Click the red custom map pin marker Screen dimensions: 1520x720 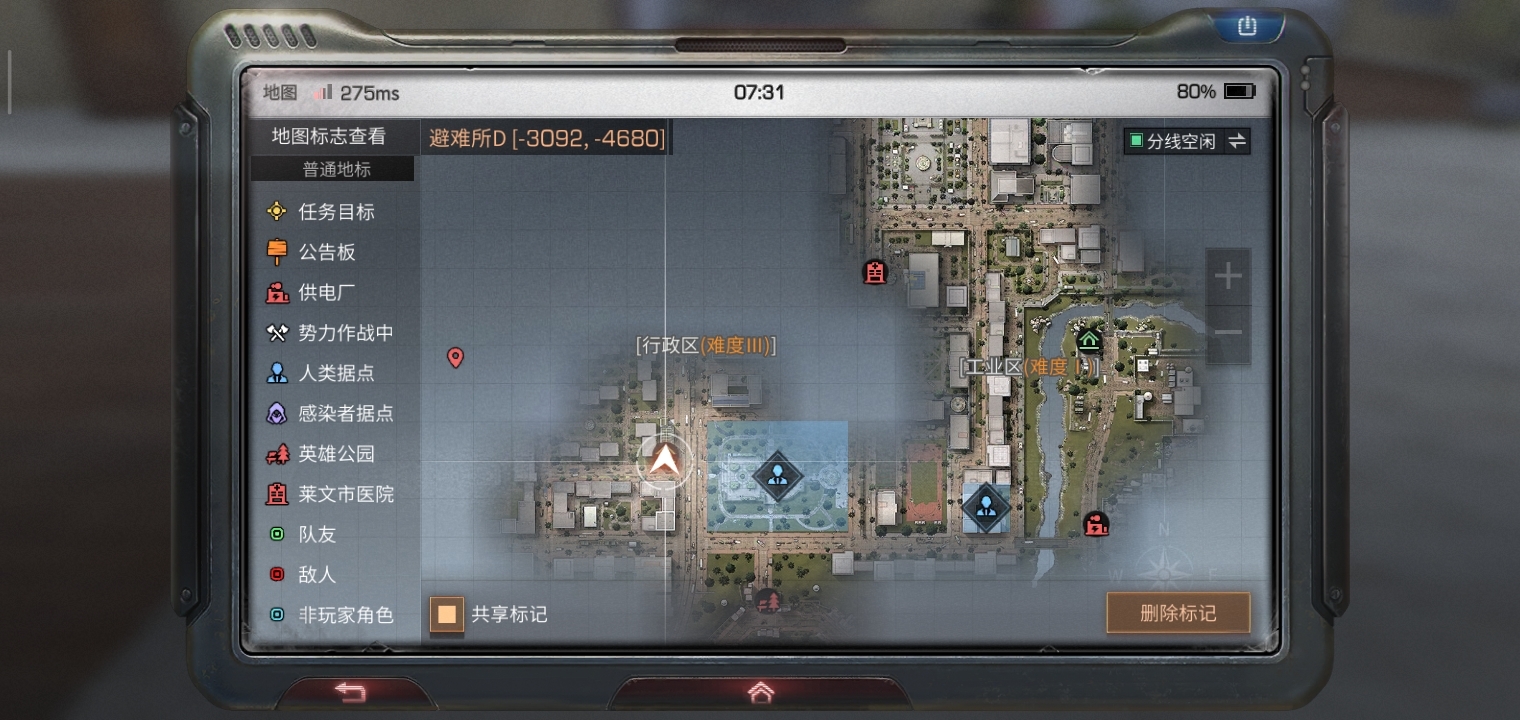(x=455, y=357)
